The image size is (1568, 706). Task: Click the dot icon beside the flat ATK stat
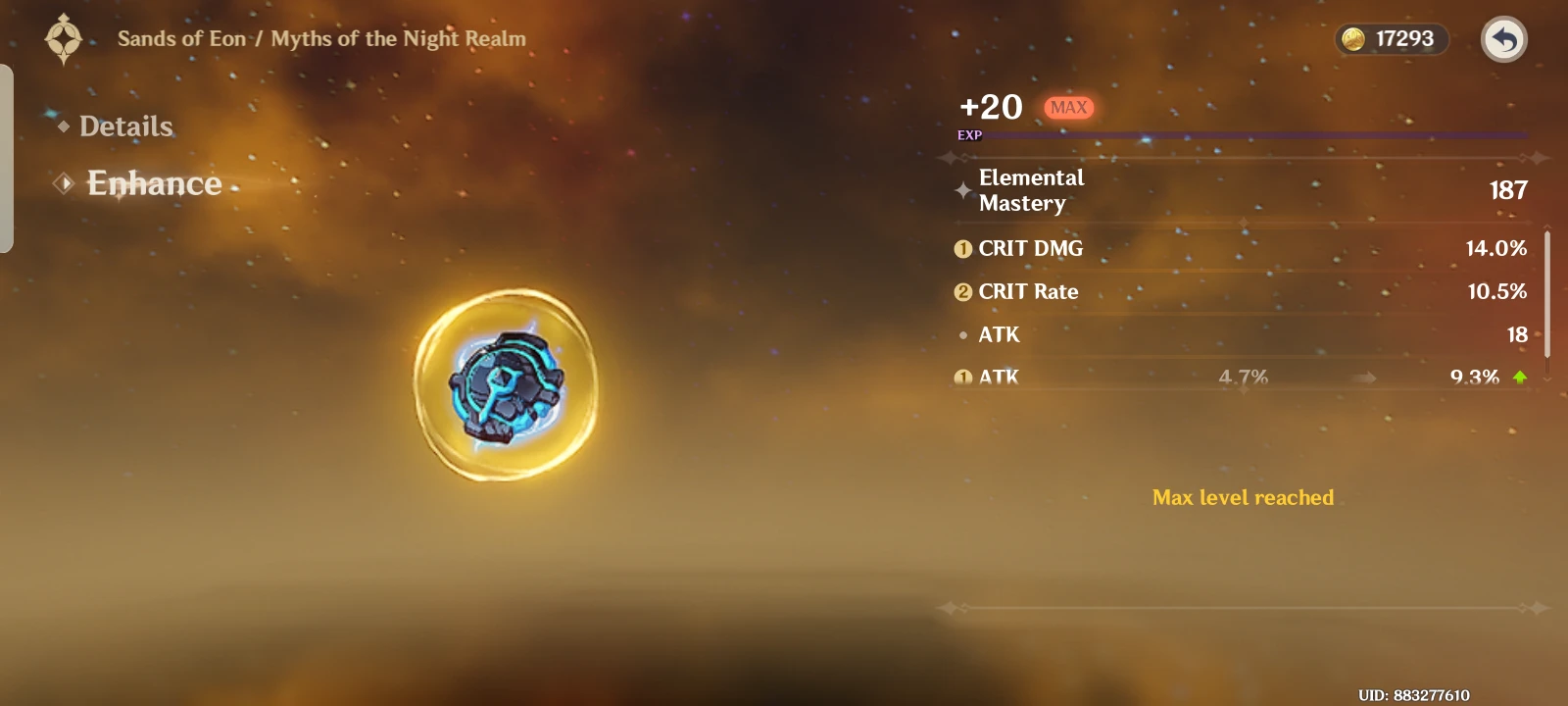(x=963, y=334)
